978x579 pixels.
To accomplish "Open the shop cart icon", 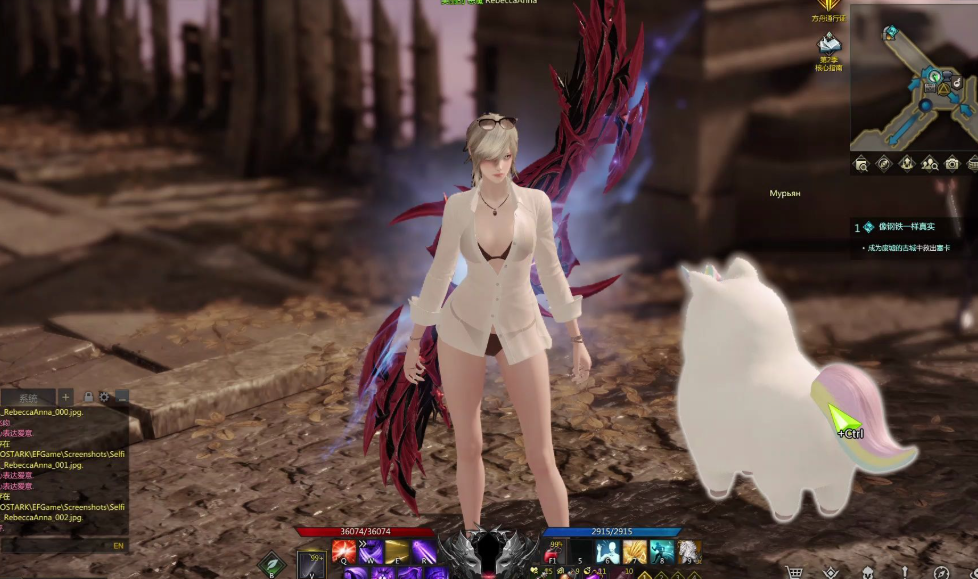I will coord(795,573).
